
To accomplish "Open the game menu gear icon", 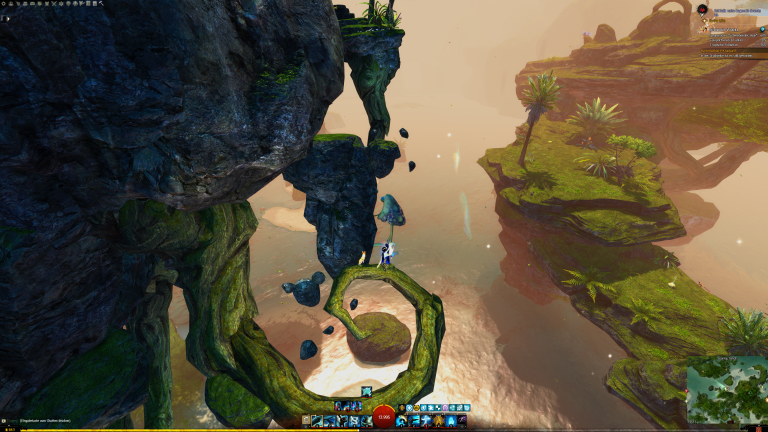I will coord(5,4).
